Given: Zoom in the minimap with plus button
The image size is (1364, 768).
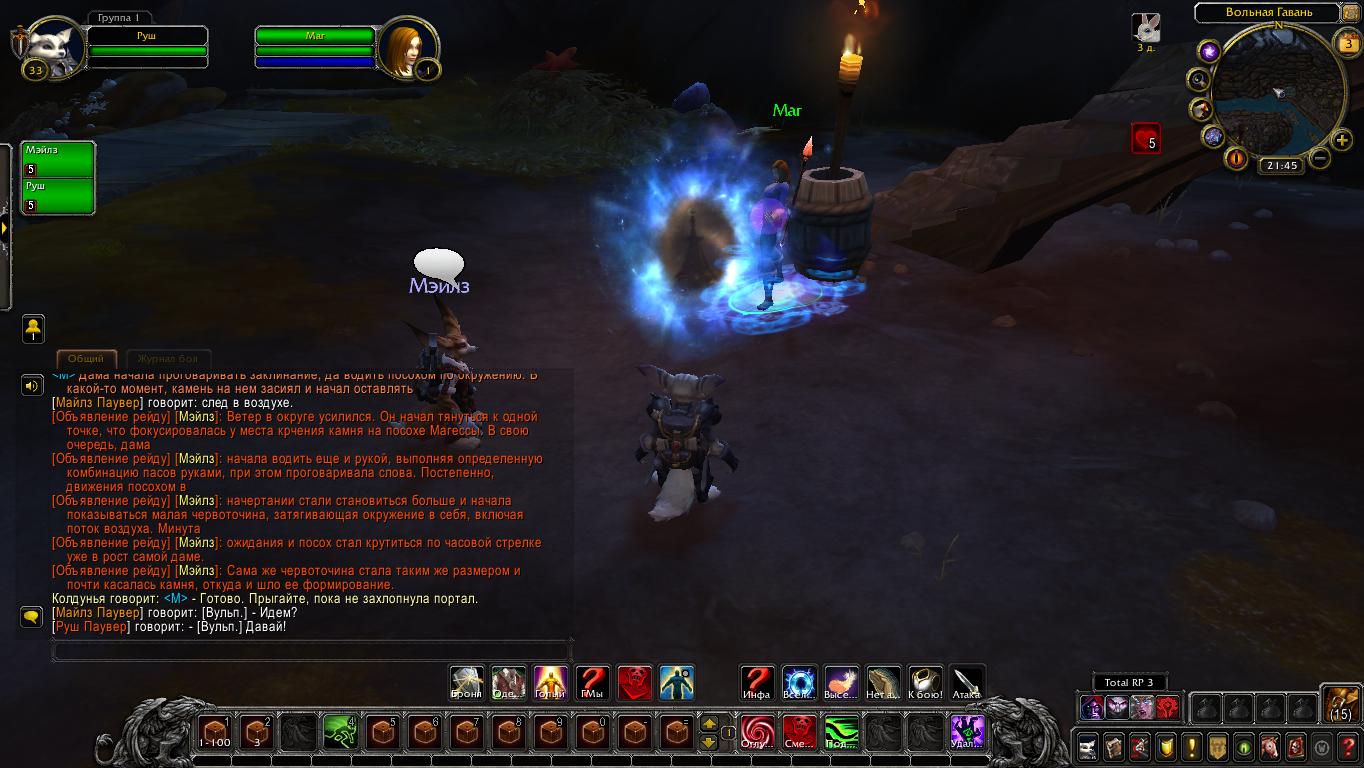Looking at the screenshot, I should coord(1343,140).
